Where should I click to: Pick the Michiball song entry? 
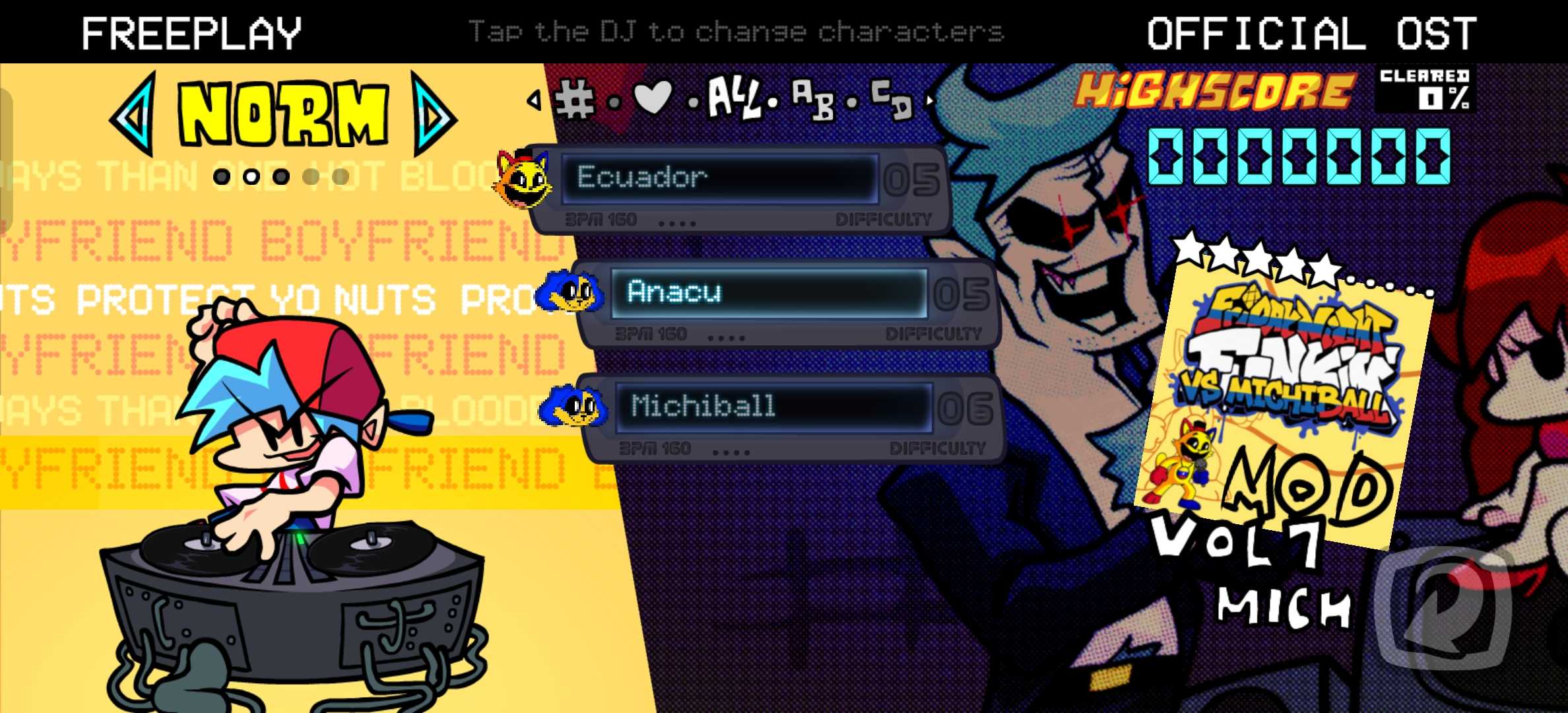pyautogui.click(x=772, y=407)
